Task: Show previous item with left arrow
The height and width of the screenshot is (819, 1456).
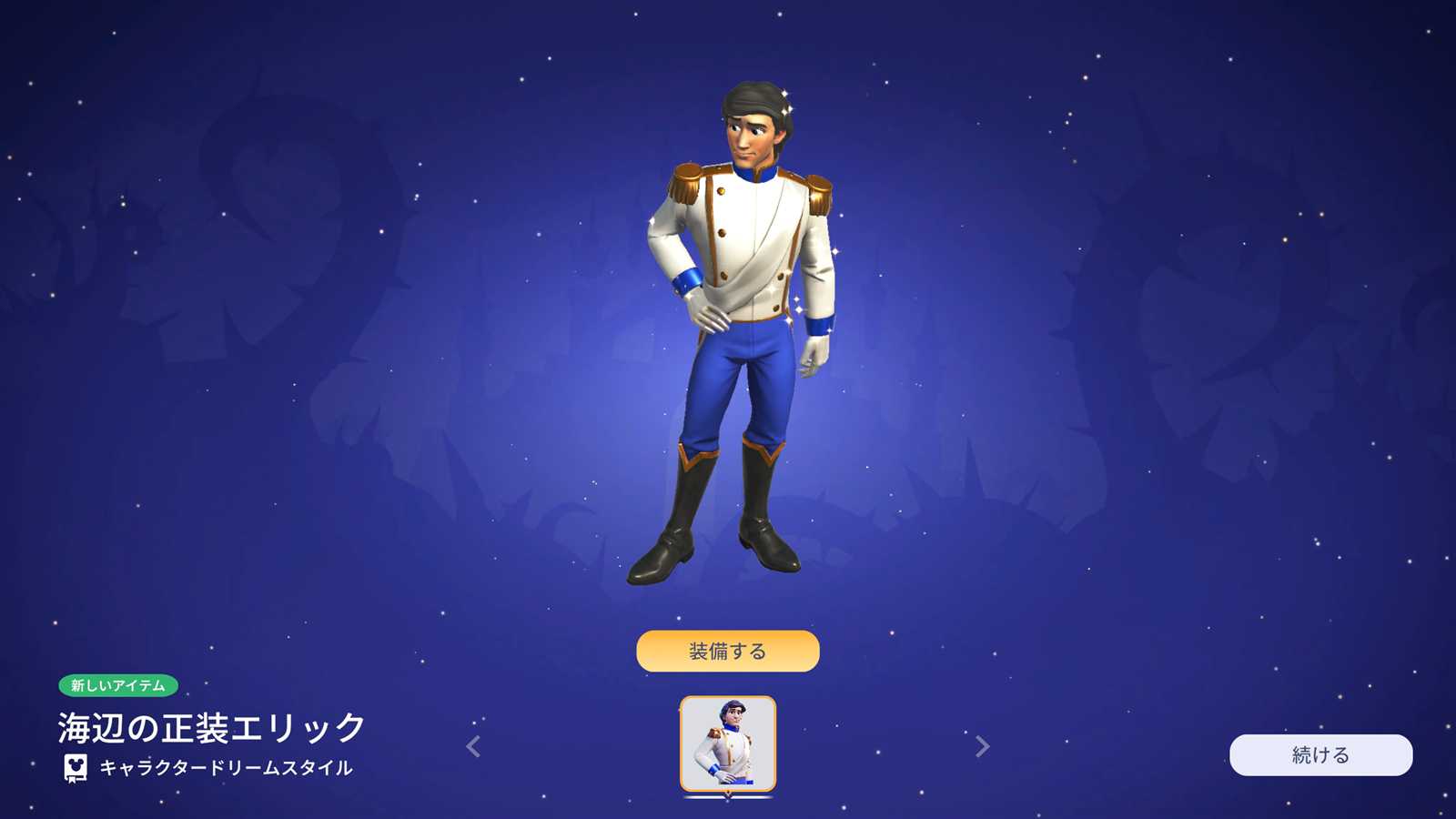Action: tap(473, 746)
